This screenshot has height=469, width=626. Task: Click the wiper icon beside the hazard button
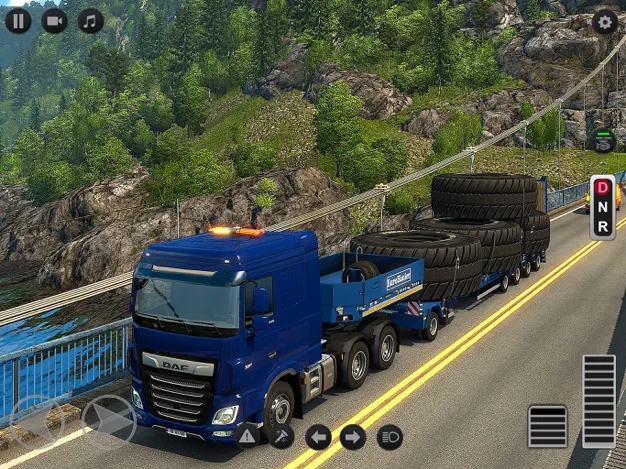click(282, 436)
